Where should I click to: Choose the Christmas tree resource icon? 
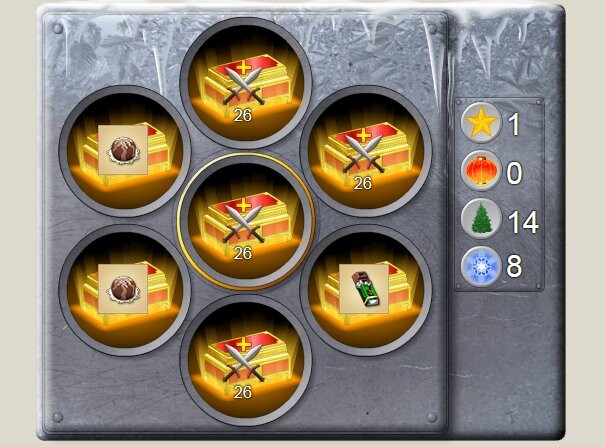tap(480, 220)
